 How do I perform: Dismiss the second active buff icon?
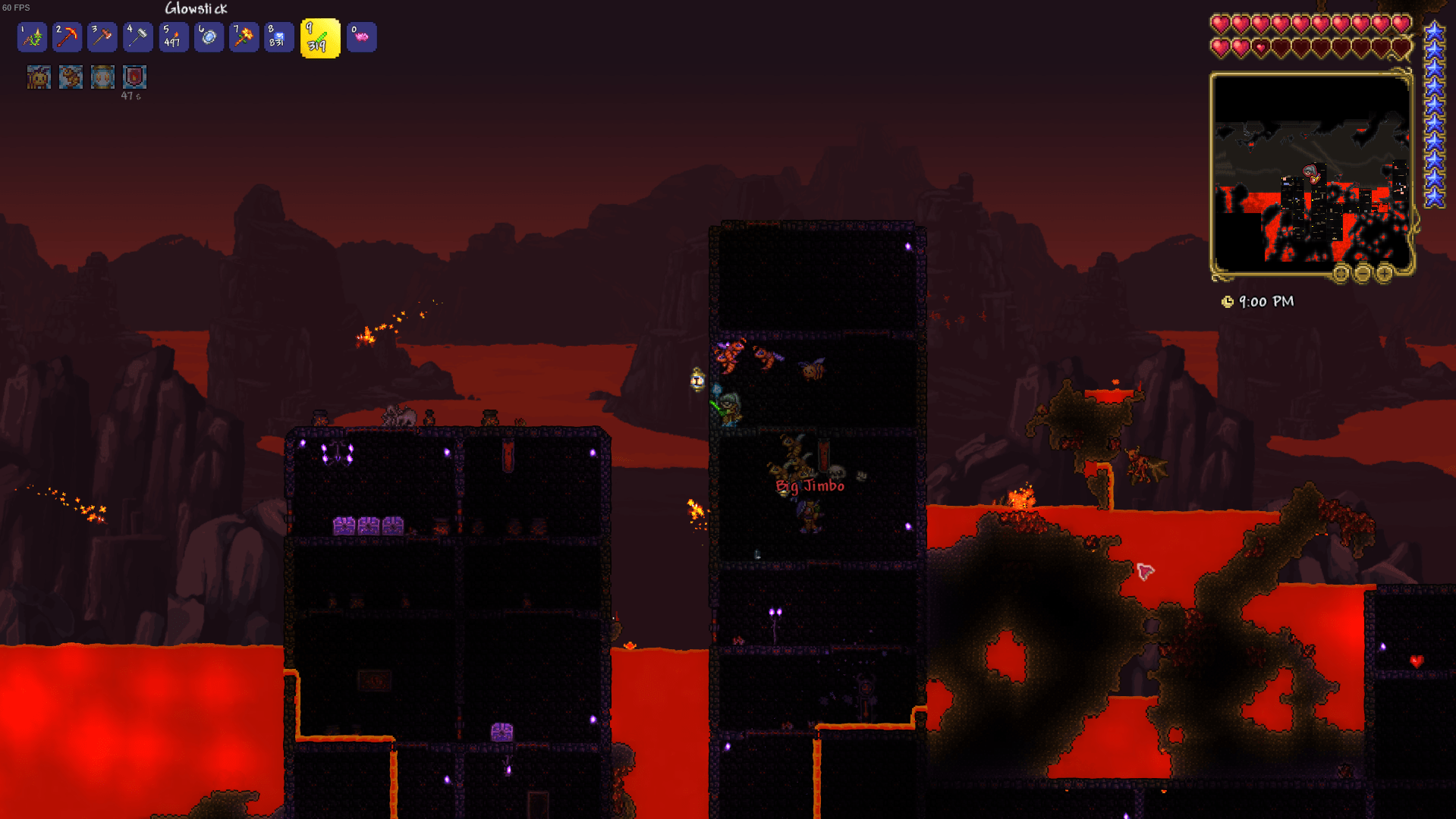coord(70,77)
